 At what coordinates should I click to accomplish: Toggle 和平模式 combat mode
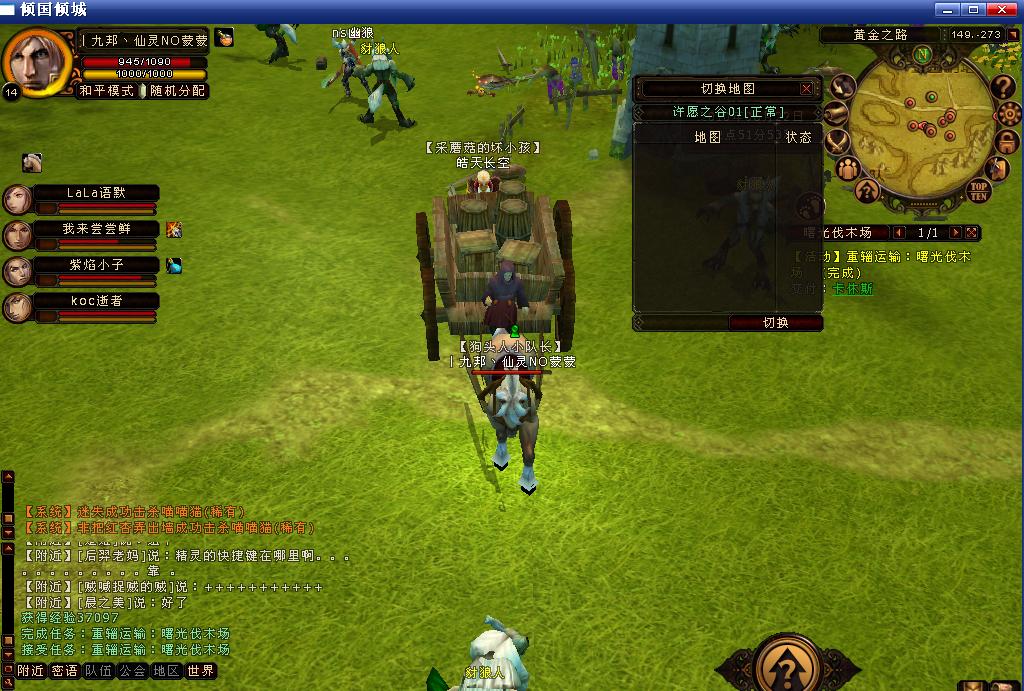(x=106, y=91)
